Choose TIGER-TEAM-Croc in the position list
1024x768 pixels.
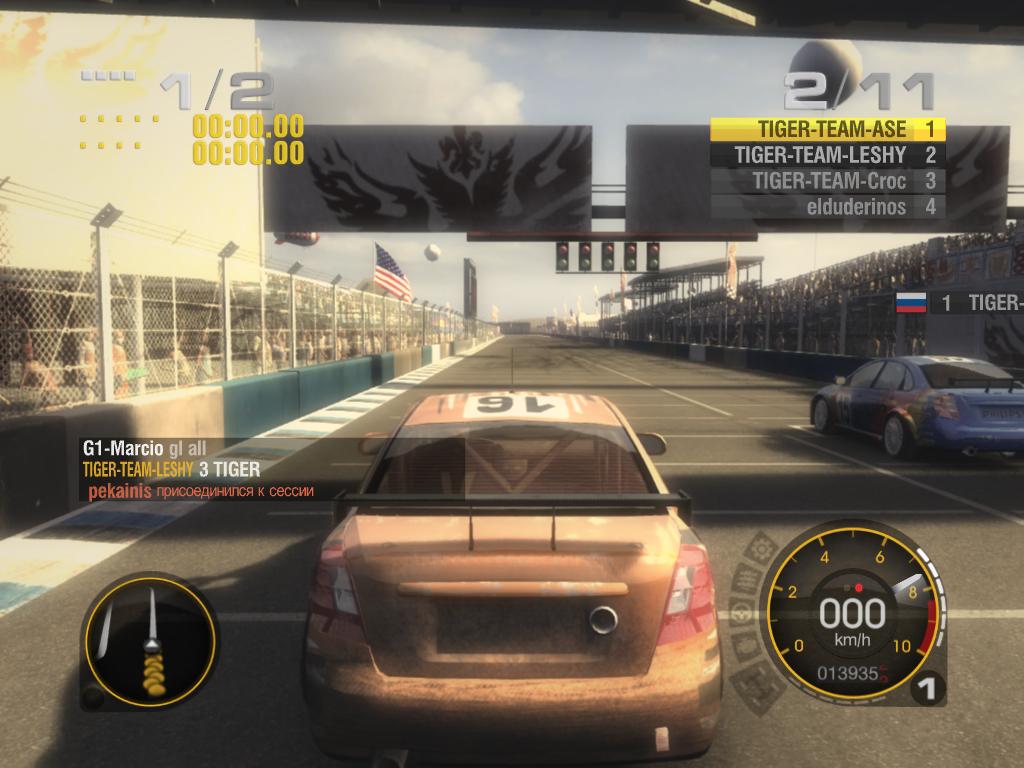coord(828,181)
